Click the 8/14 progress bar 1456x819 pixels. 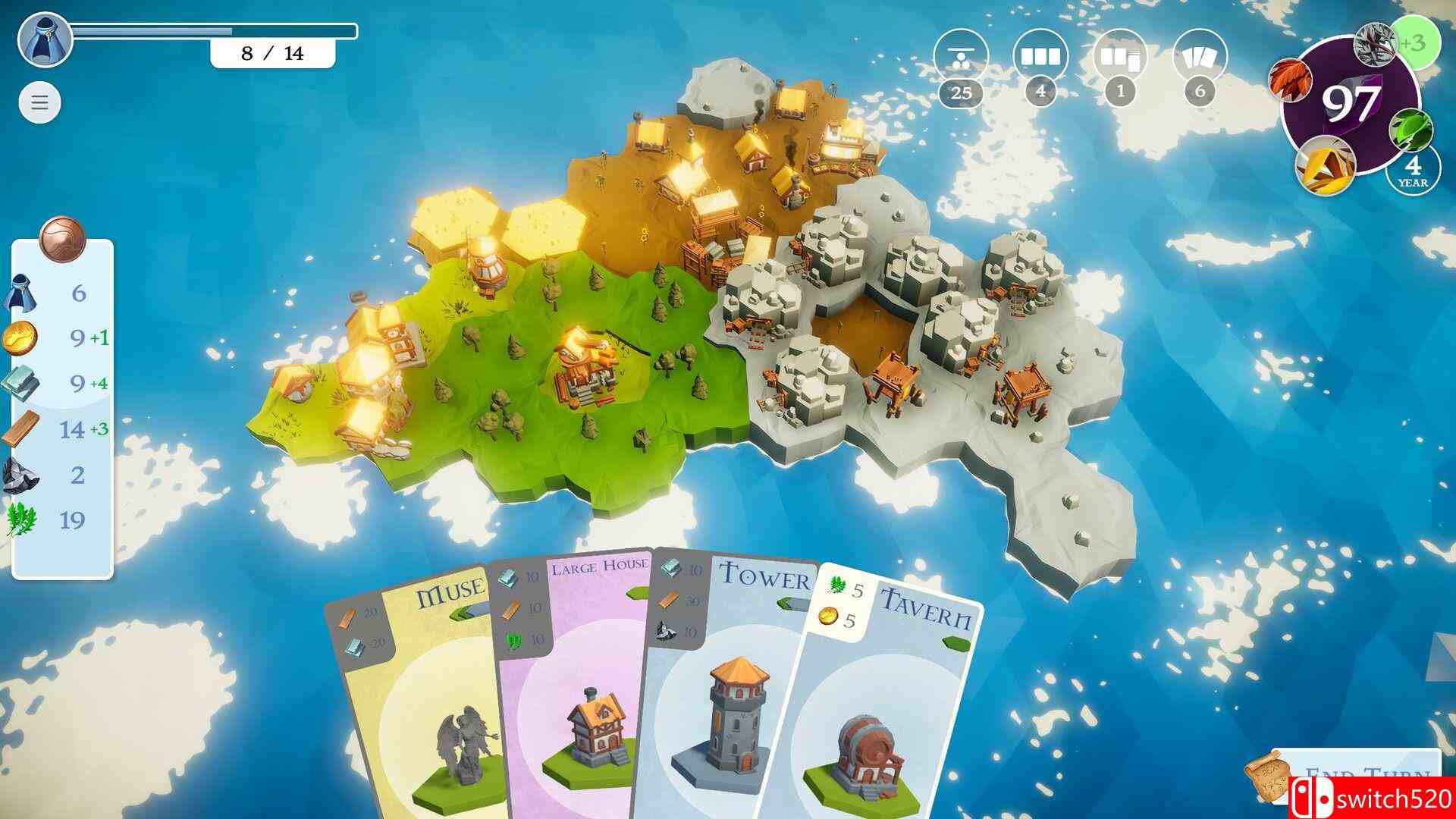point(273,53)
